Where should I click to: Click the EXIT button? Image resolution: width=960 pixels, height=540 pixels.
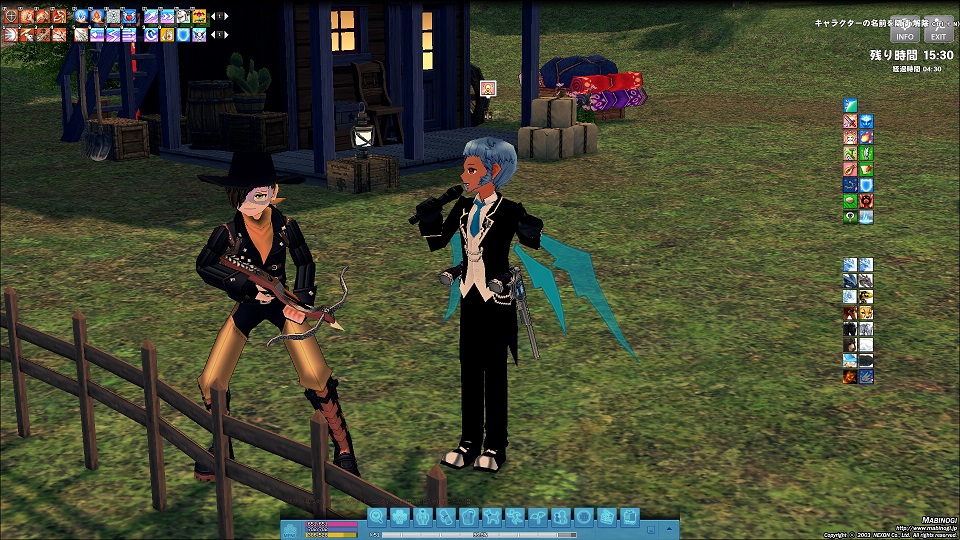pos(938,33)
